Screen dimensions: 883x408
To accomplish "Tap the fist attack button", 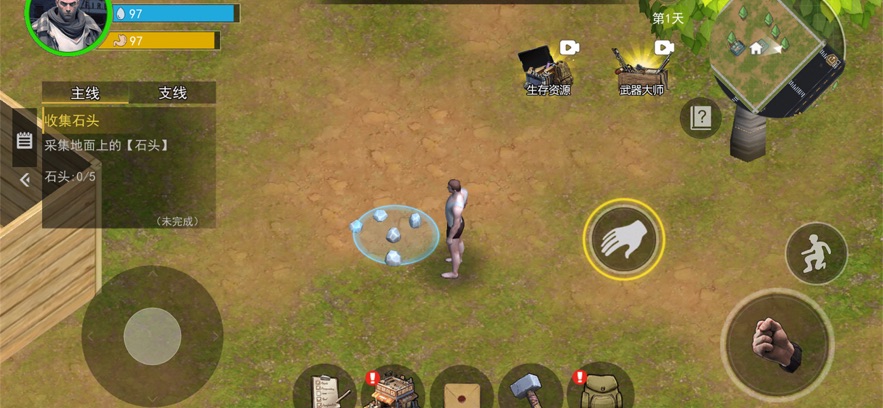I will (777, 344).
